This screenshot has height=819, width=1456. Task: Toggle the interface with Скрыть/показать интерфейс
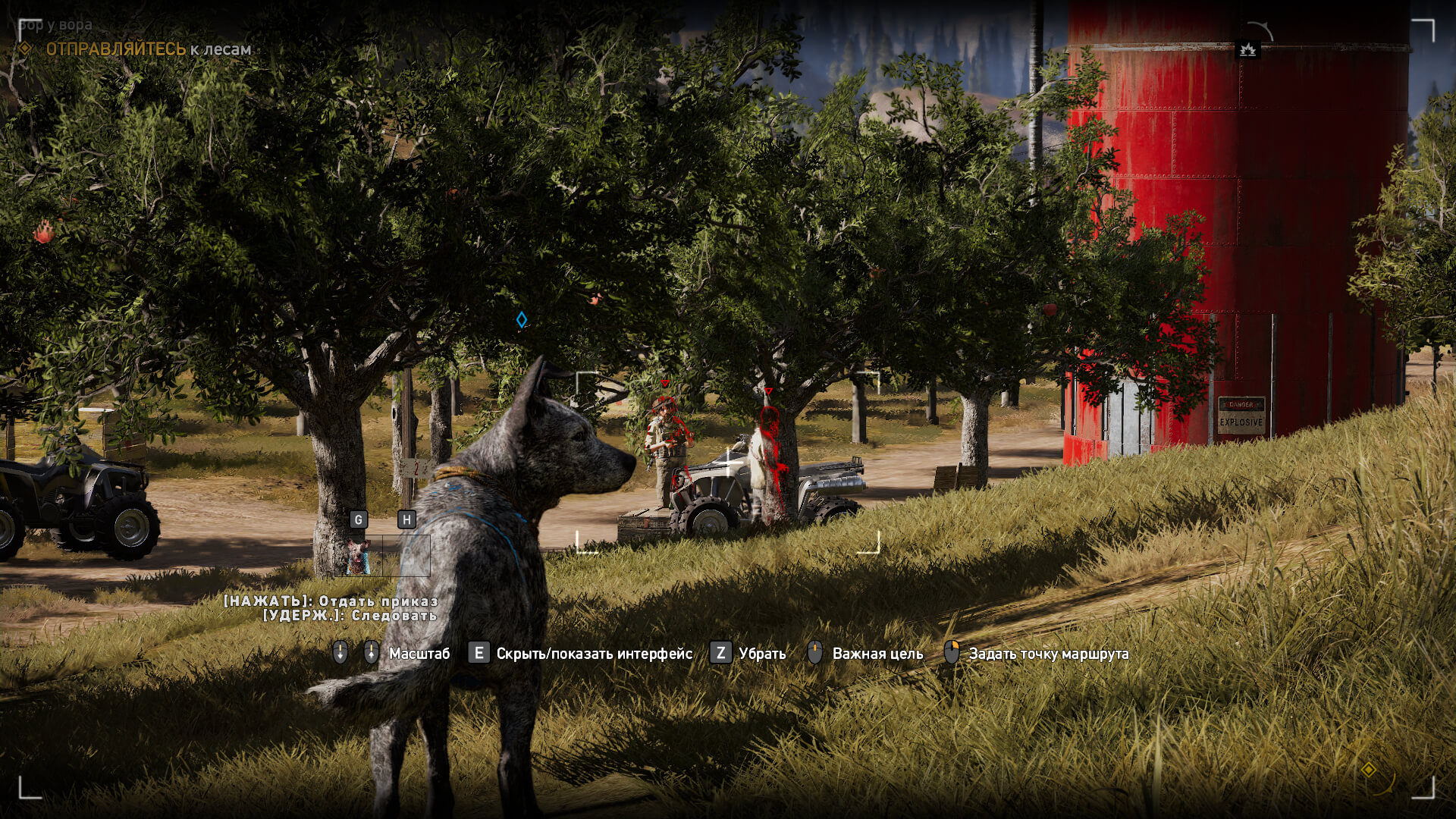point(593,651)
